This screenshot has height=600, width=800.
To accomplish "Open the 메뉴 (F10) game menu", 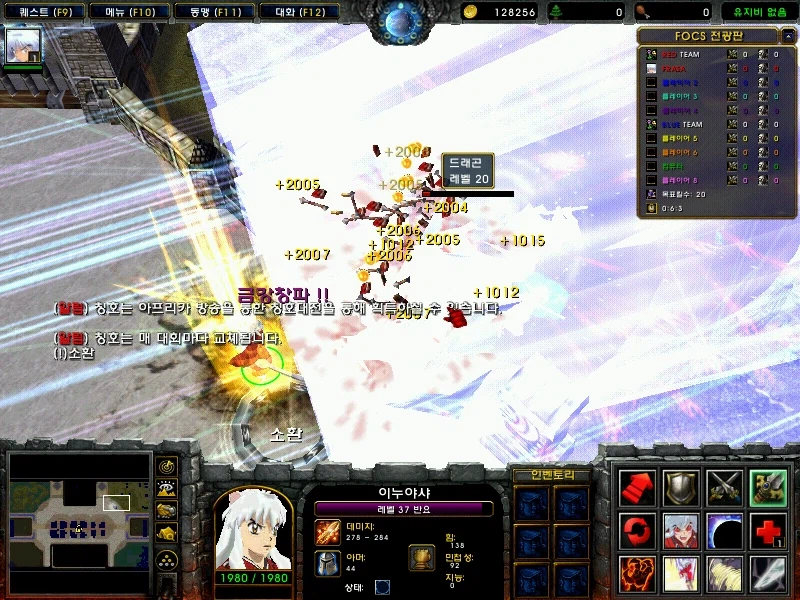I will (x=122, y=12).
